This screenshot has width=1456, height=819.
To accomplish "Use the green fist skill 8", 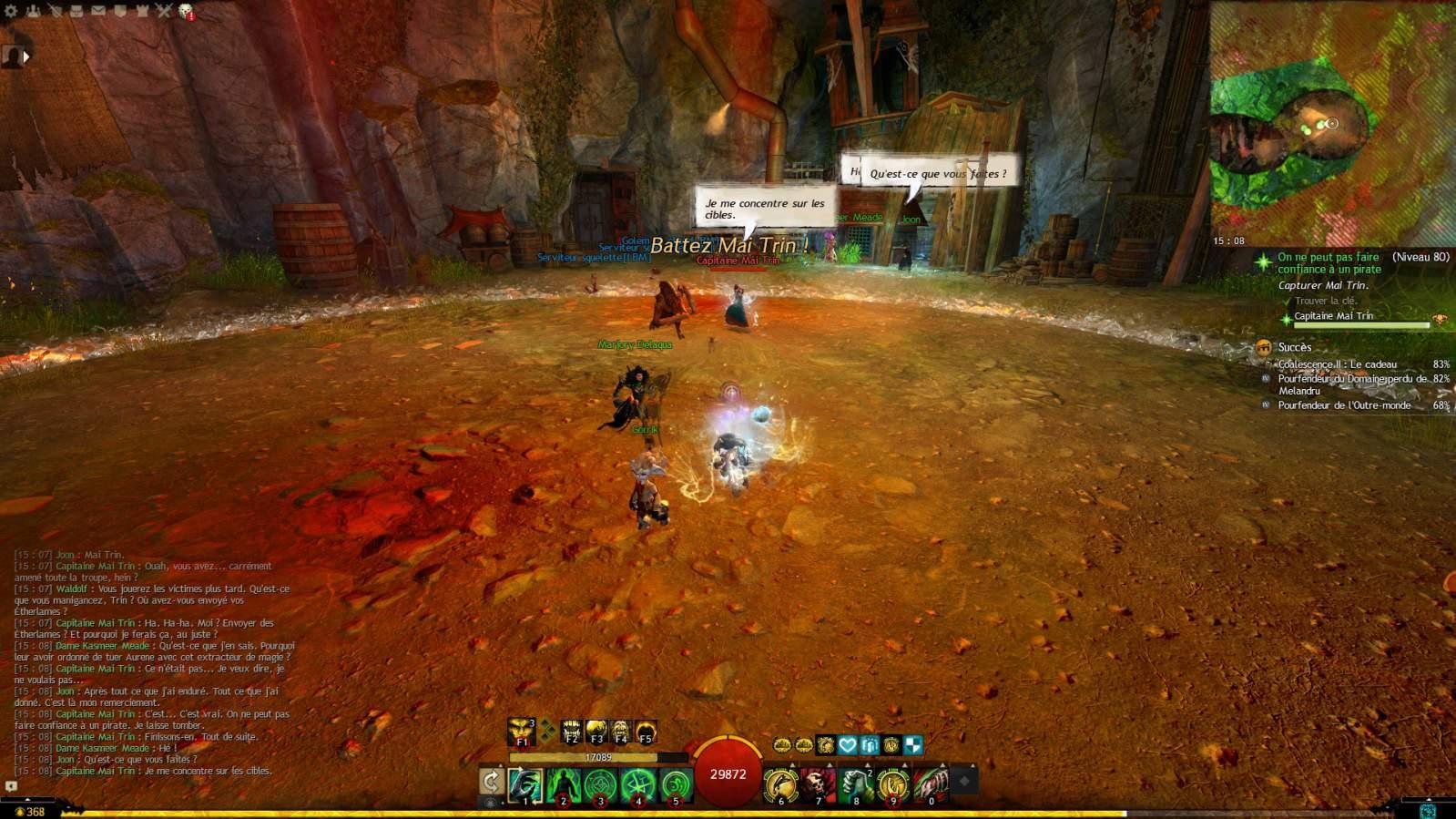I will 855,784.
